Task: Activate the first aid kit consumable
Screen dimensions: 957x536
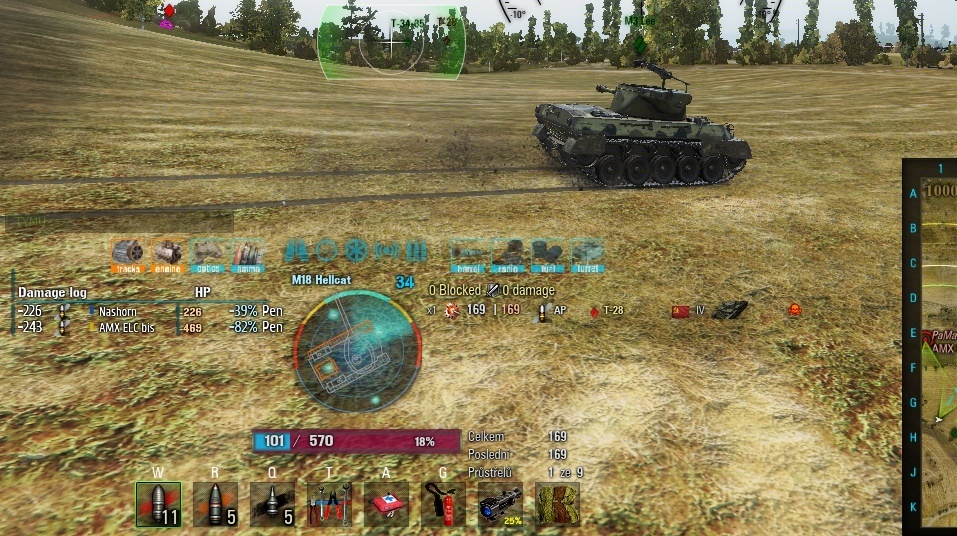Action: [386, 504]
